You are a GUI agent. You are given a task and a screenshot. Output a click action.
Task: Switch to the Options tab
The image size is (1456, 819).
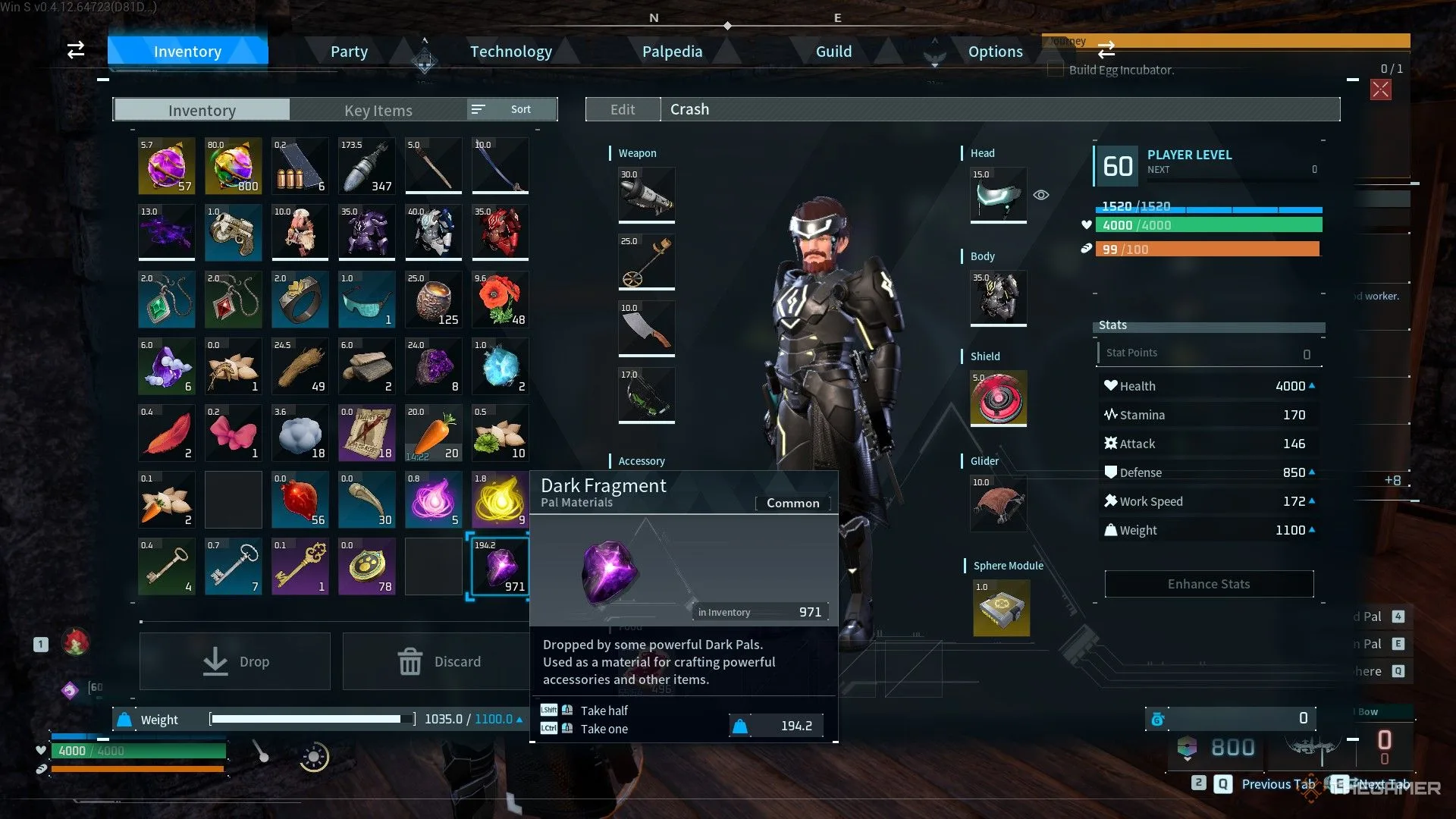995,52
